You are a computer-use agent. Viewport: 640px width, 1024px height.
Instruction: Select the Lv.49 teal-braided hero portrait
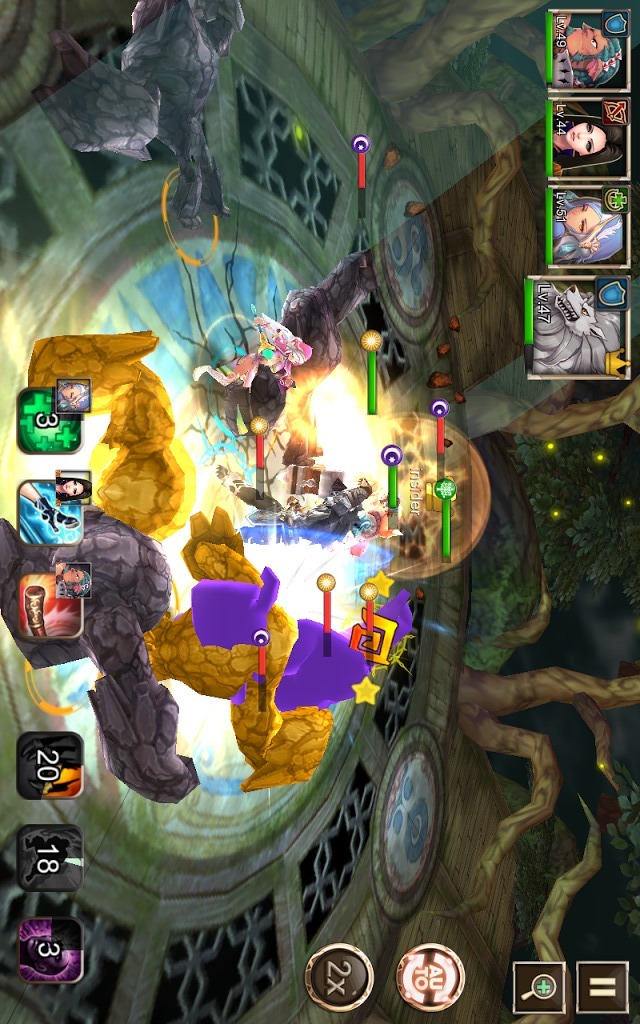pyautogui.click(x=588, y=50)
